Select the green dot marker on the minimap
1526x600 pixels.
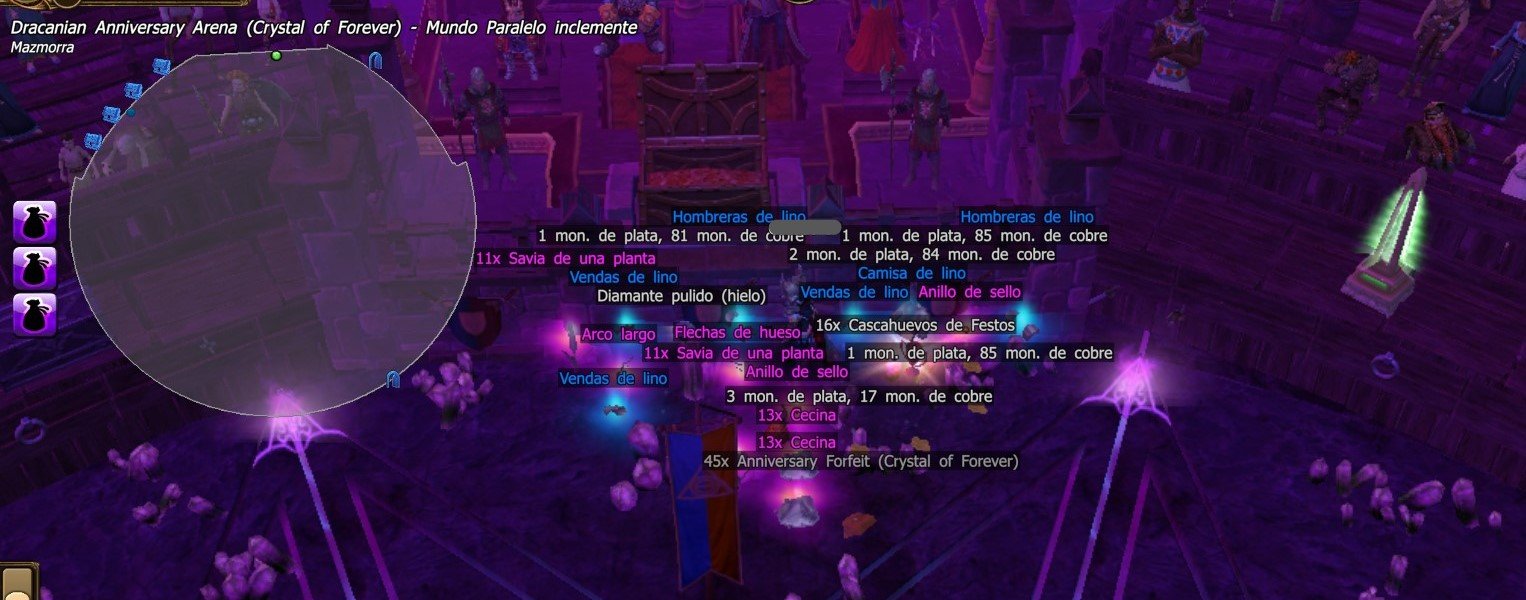coord(277,56)
